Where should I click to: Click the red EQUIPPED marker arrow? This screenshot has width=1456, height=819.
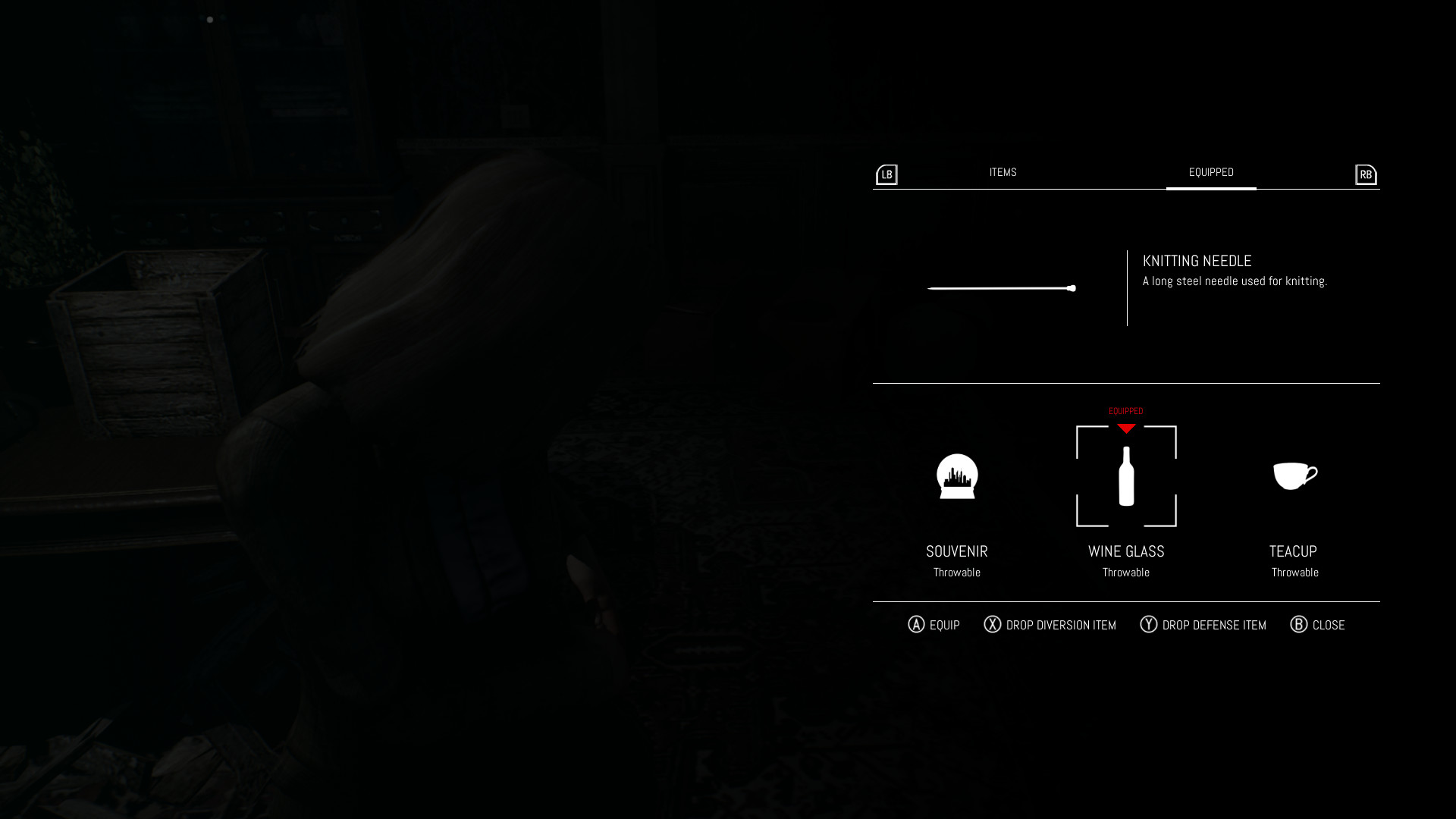[1125, 428]
